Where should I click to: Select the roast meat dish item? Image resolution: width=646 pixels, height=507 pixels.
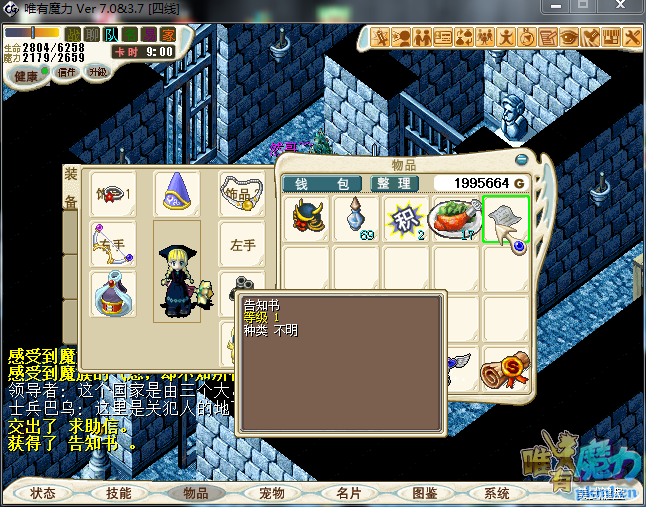pyautogui.click(x=455, y=218)
